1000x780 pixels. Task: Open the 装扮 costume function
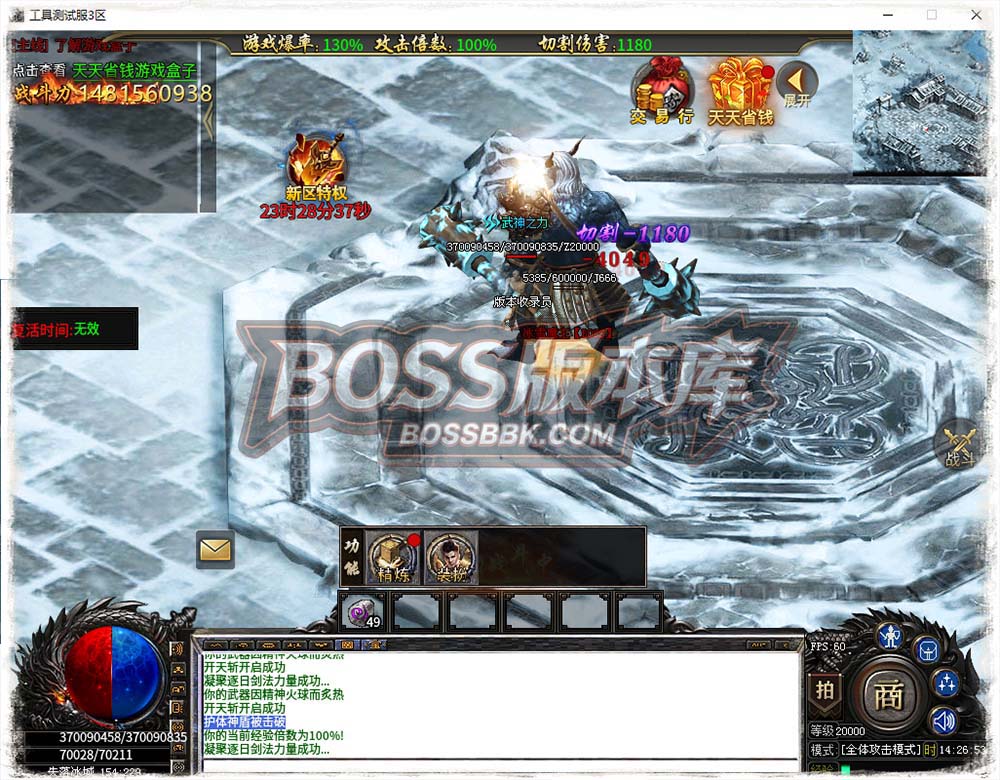coord(450,556)
